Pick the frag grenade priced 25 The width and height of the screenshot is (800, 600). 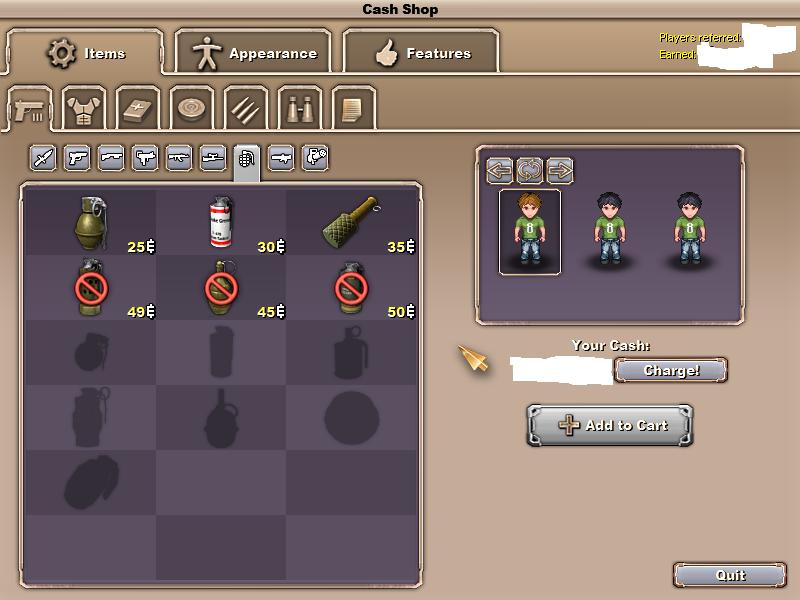pos(90,222)
